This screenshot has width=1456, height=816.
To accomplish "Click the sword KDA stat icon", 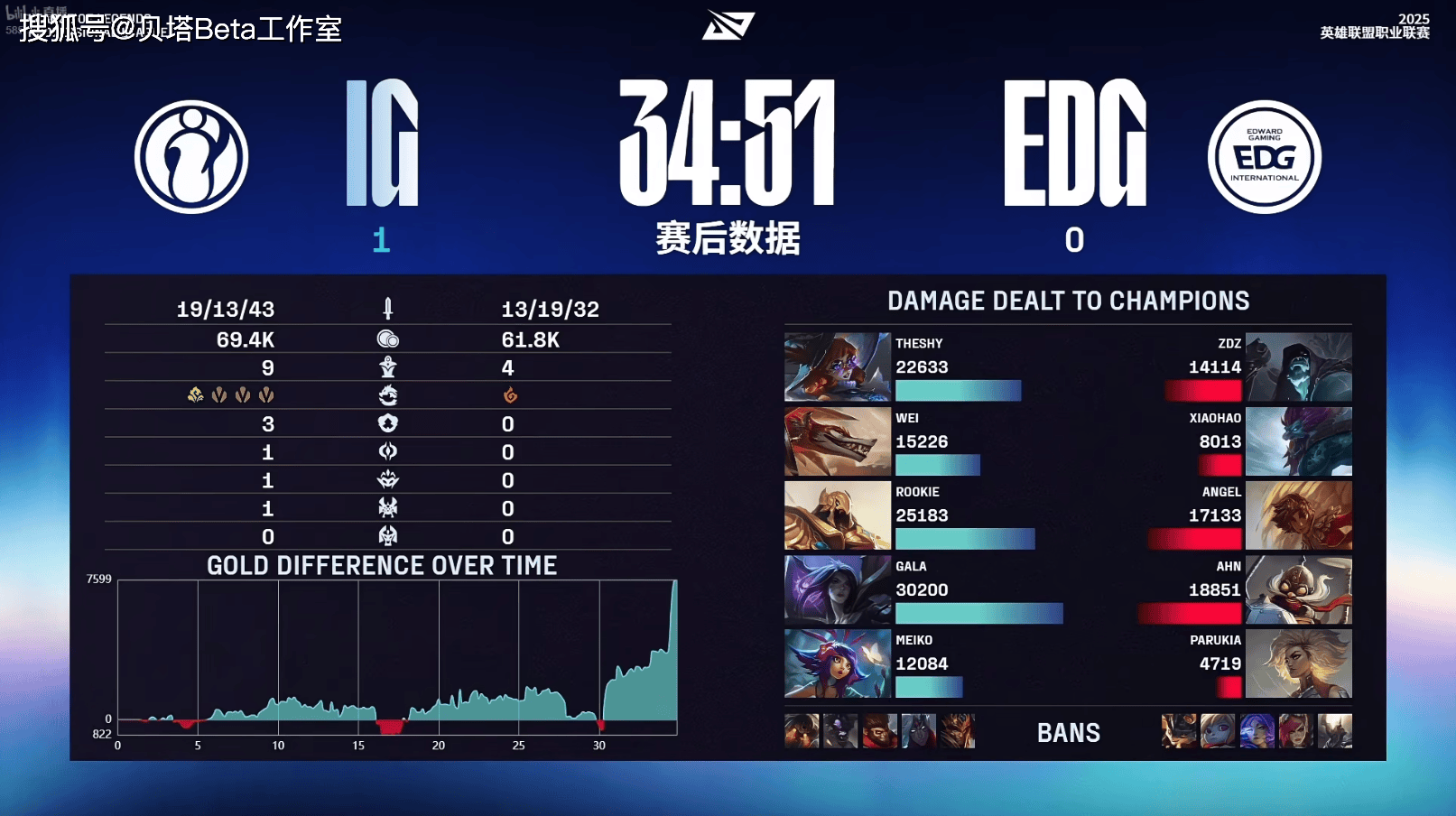I will tap(385, 308).
